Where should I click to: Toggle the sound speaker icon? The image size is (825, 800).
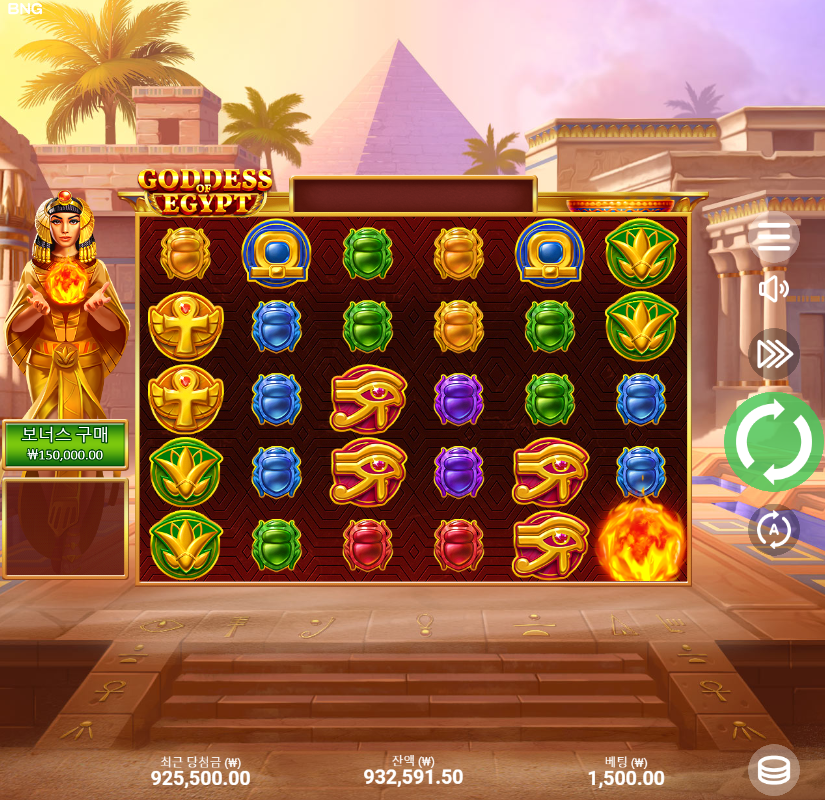(x=774, y=290)
